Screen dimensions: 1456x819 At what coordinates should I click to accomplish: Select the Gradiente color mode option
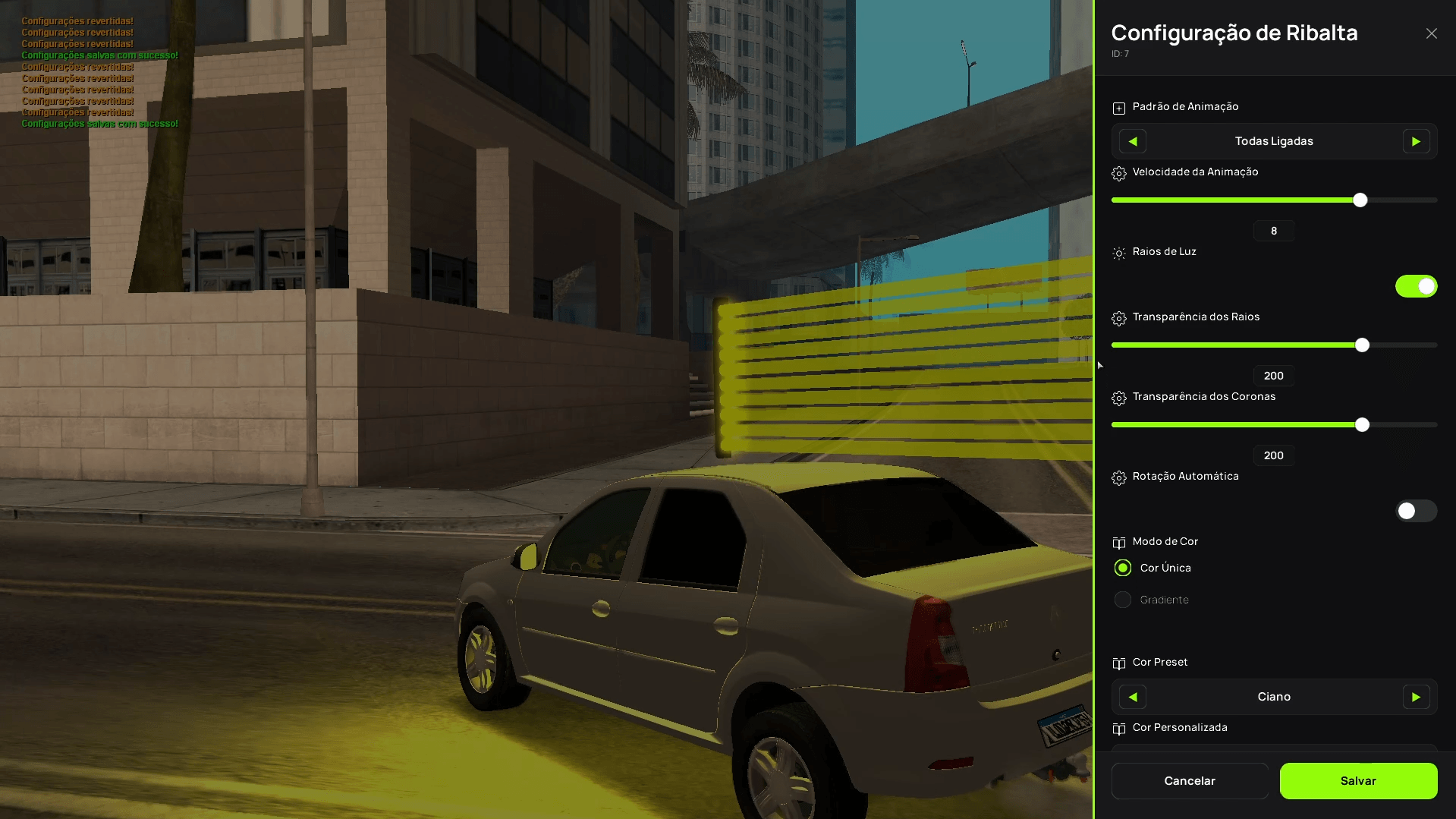(1122, 599)
